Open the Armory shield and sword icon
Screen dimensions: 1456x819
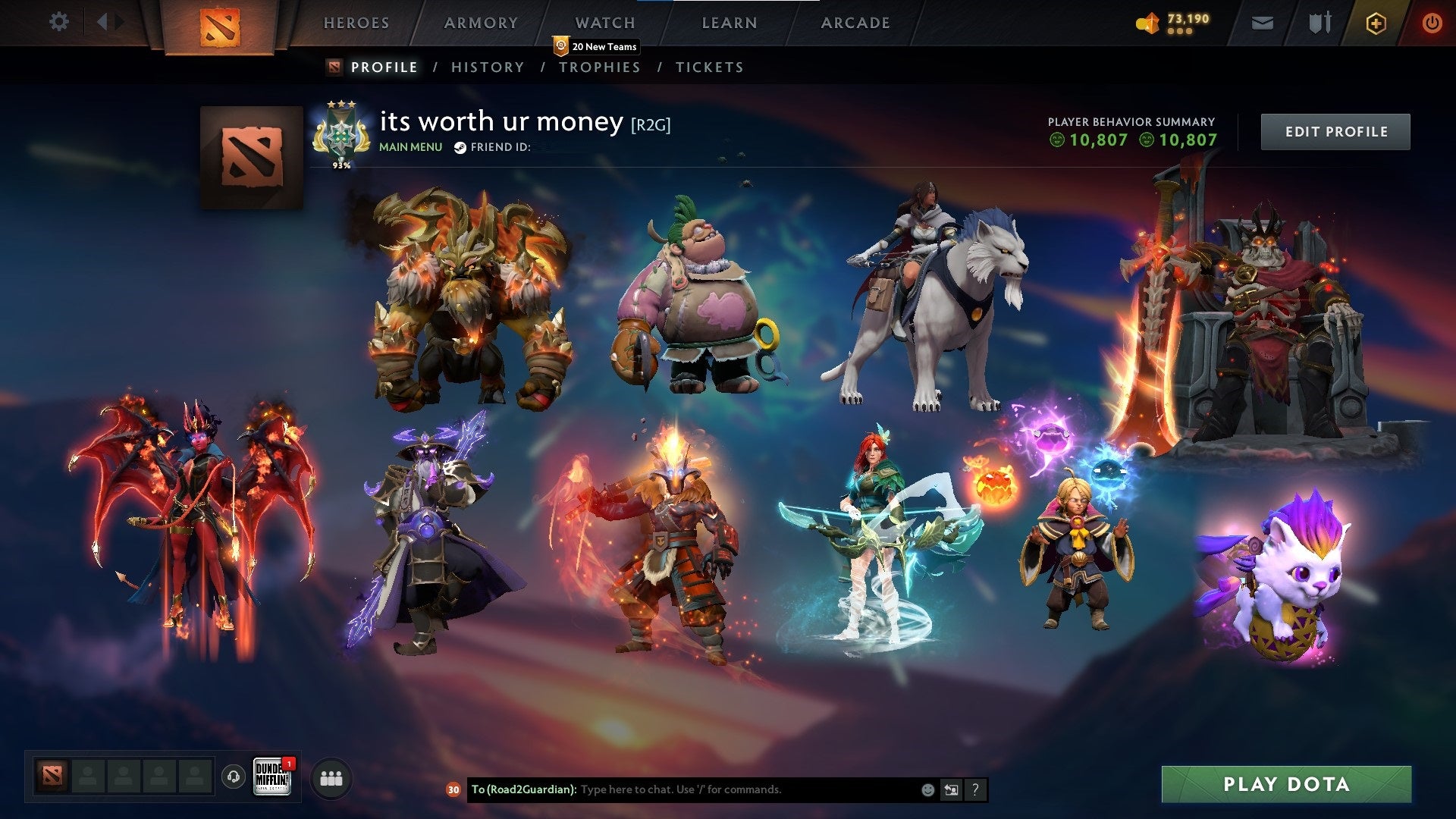1319,23
